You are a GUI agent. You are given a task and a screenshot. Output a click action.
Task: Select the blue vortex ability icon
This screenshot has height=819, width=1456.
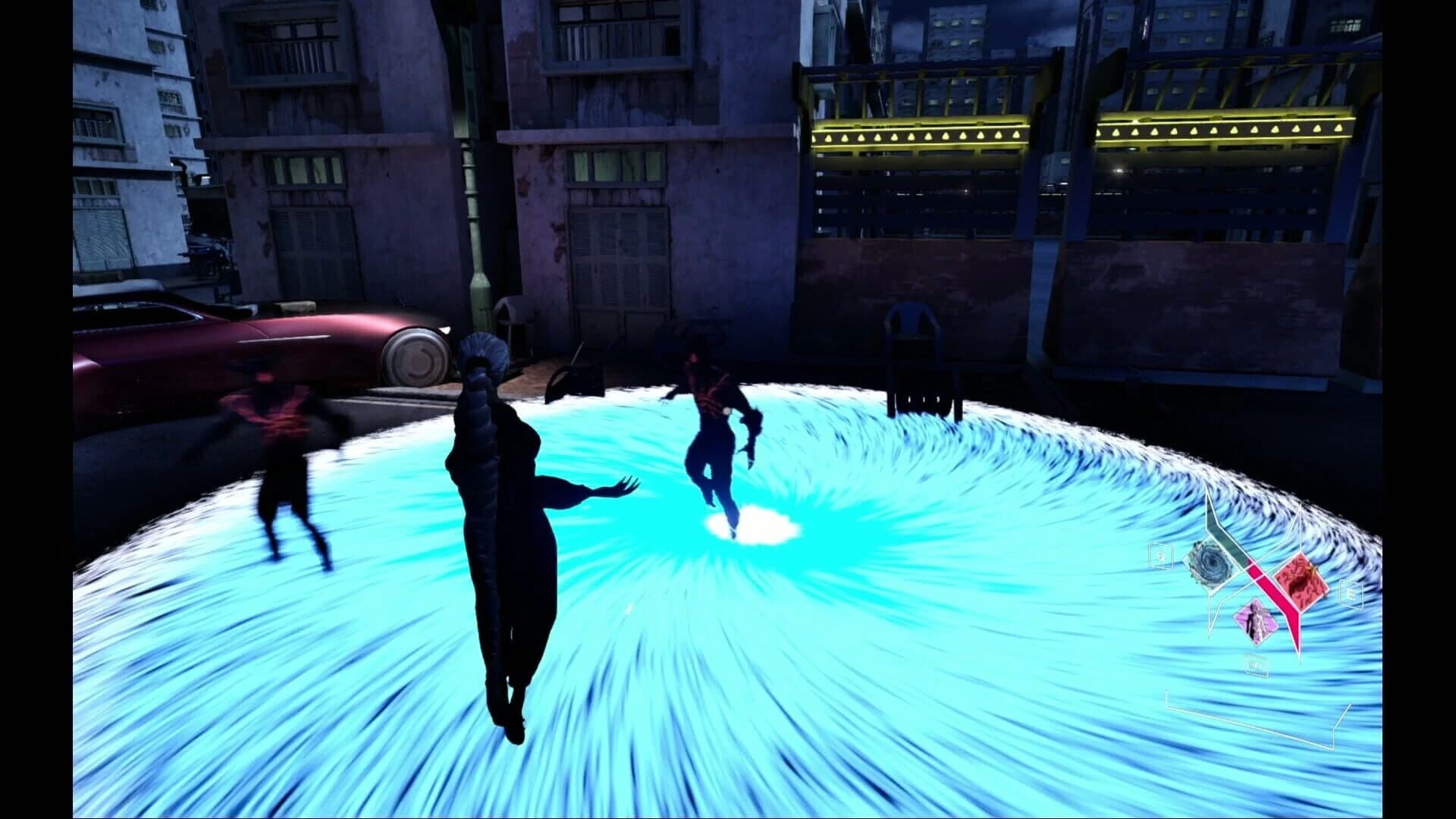coord(1210,562)
